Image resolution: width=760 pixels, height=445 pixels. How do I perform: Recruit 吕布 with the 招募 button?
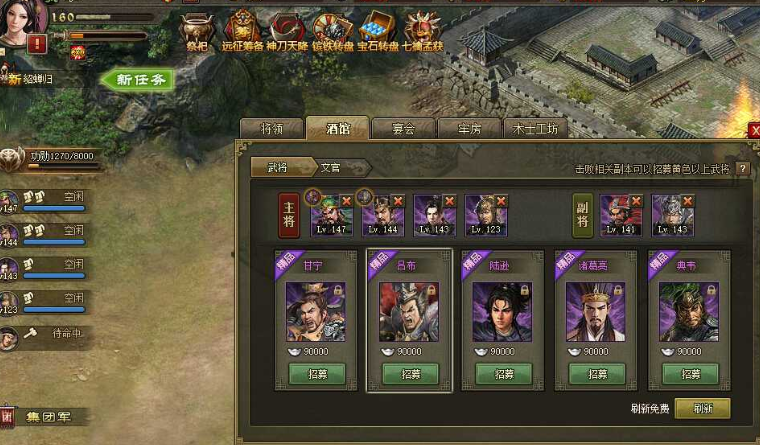pos(410,374)
